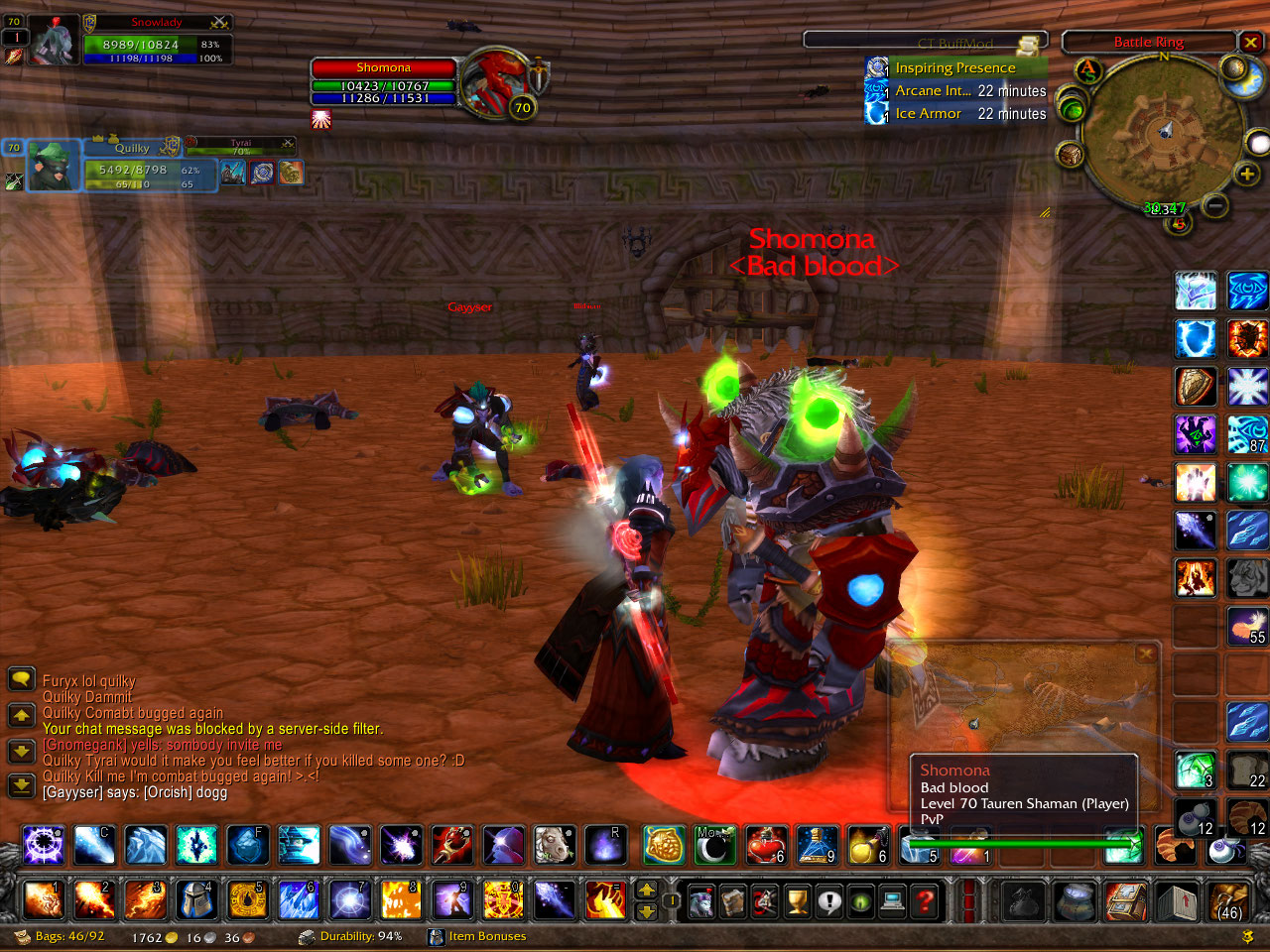Switch to the next action bar page (up arrow)
This screenshot has height=952, width=1270.
tap(646, 890)
